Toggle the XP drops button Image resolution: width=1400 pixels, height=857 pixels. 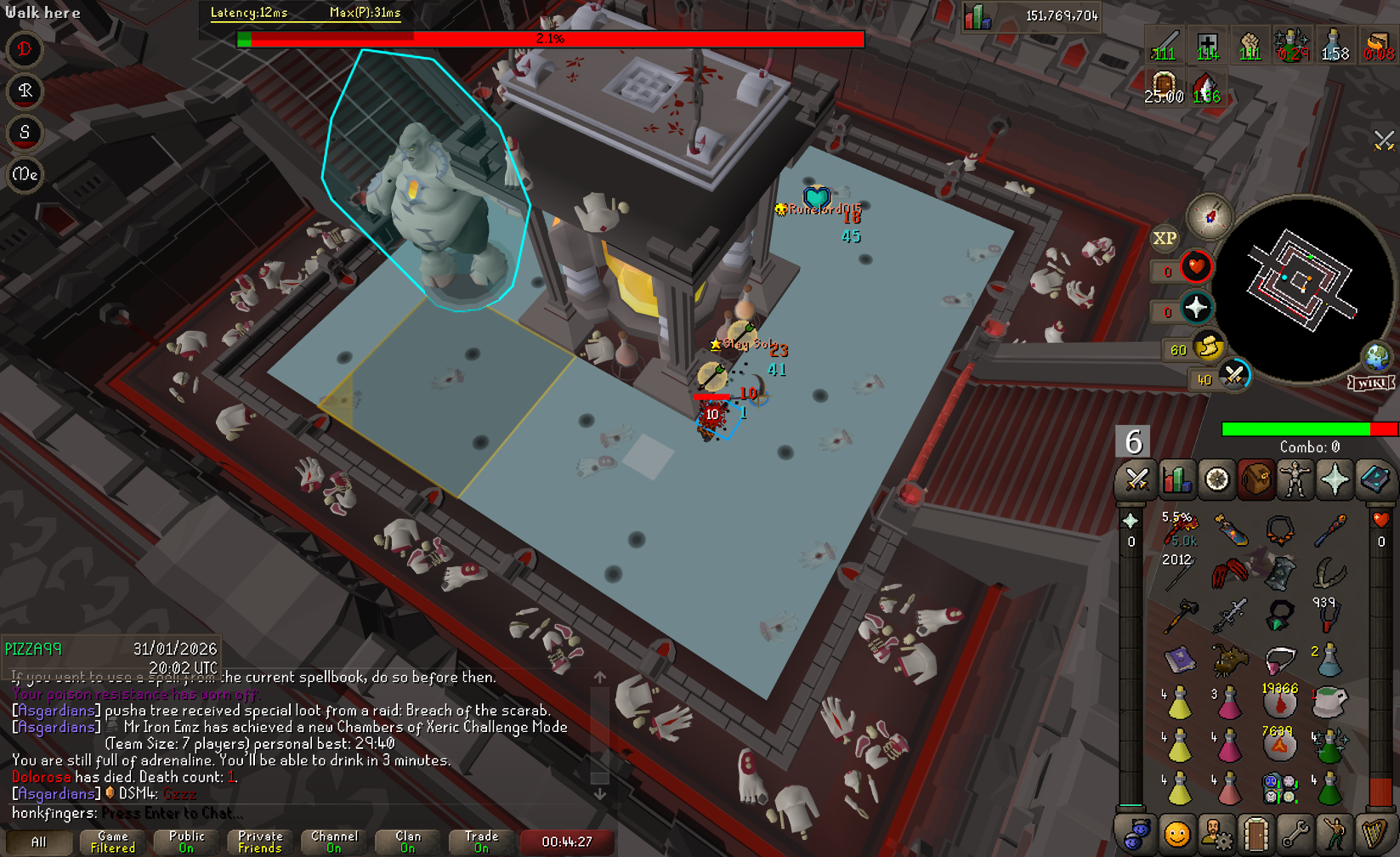[x=1165, y=239]
